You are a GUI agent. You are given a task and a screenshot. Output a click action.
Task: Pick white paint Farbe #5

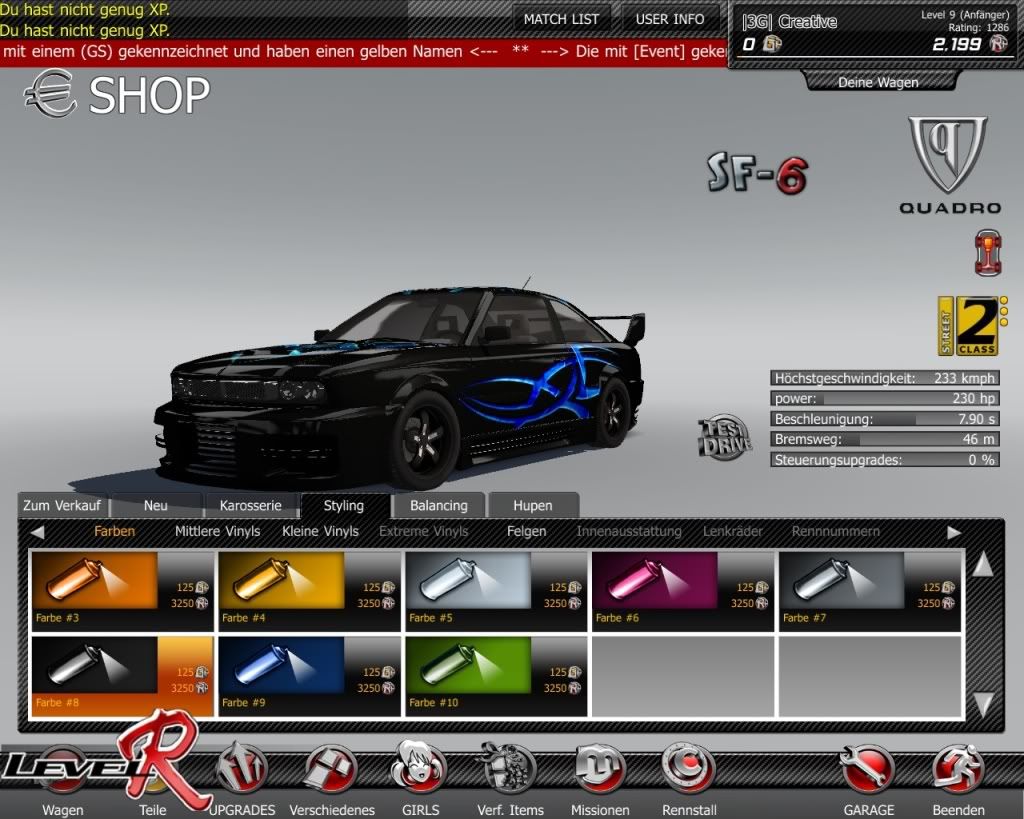(x=495, y=590)
